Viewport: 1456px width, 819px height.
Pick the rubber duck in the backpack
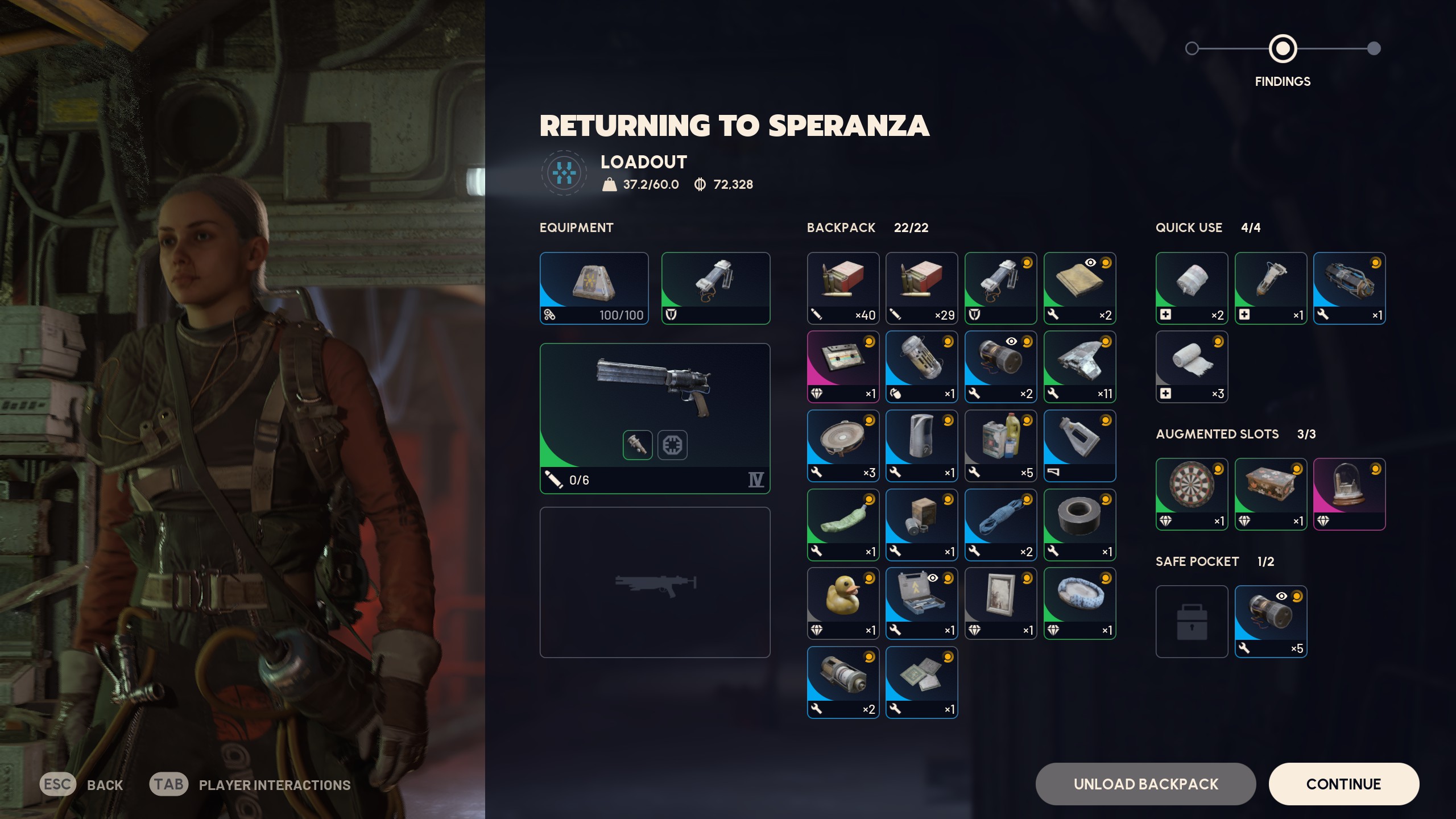[843, 603]
